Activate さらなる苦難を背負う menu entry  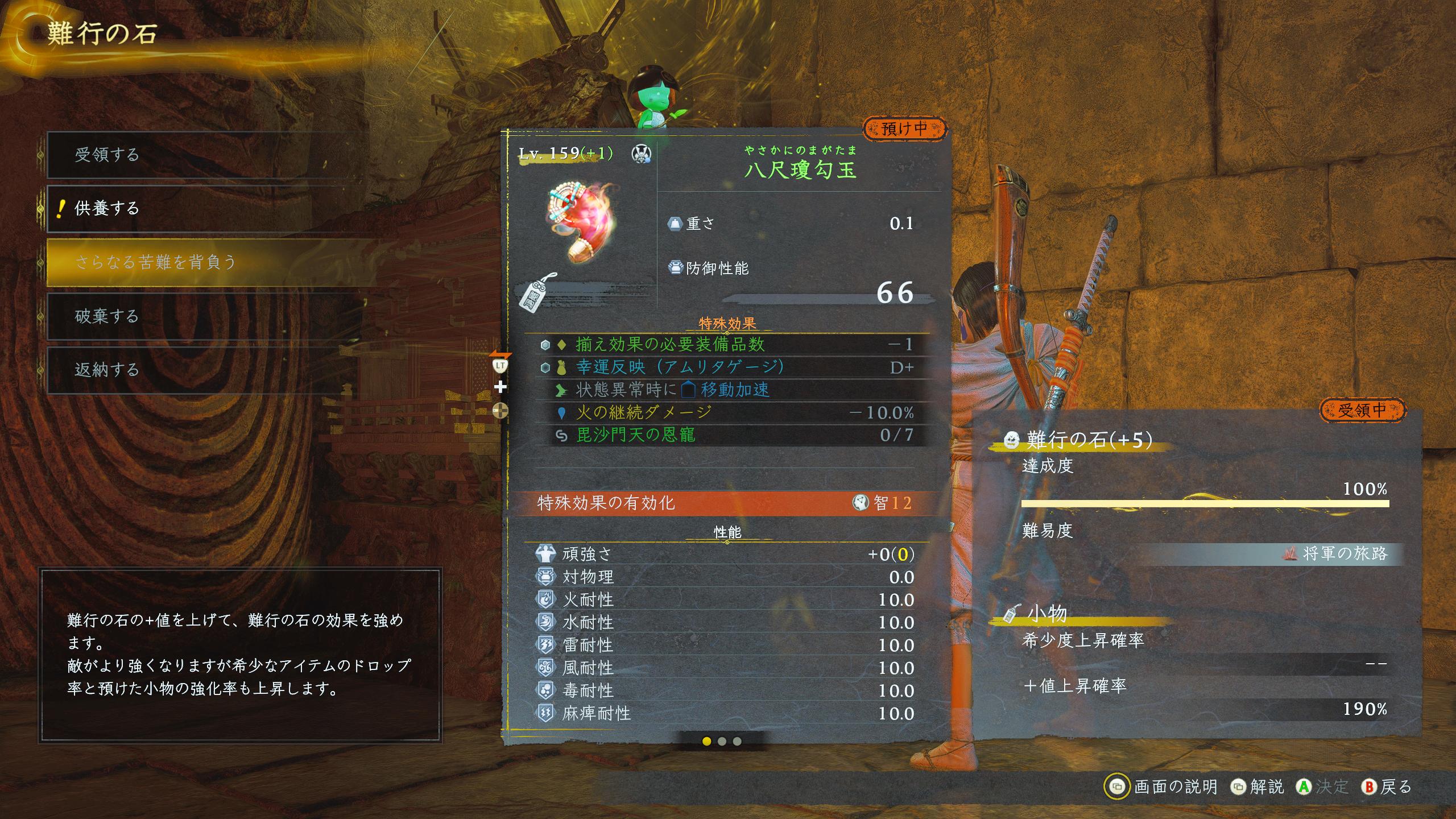coord(205,262)
